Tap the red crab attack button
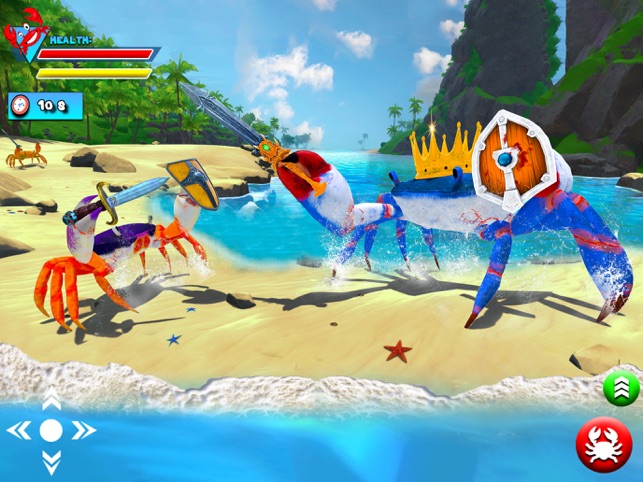 604,445
